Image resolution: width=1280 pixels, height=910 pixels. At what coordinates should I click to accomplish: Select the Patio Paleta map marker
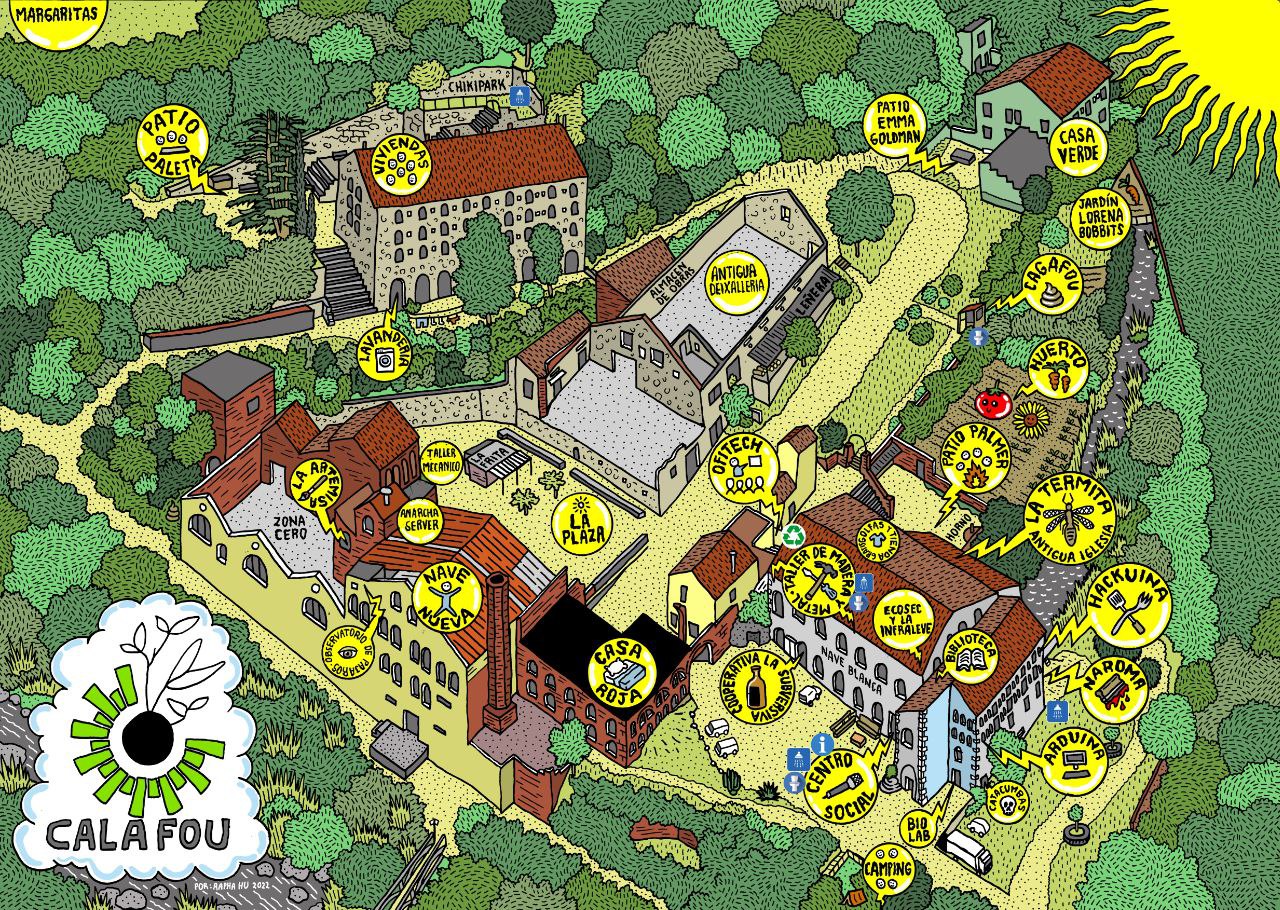click(172, 143)
